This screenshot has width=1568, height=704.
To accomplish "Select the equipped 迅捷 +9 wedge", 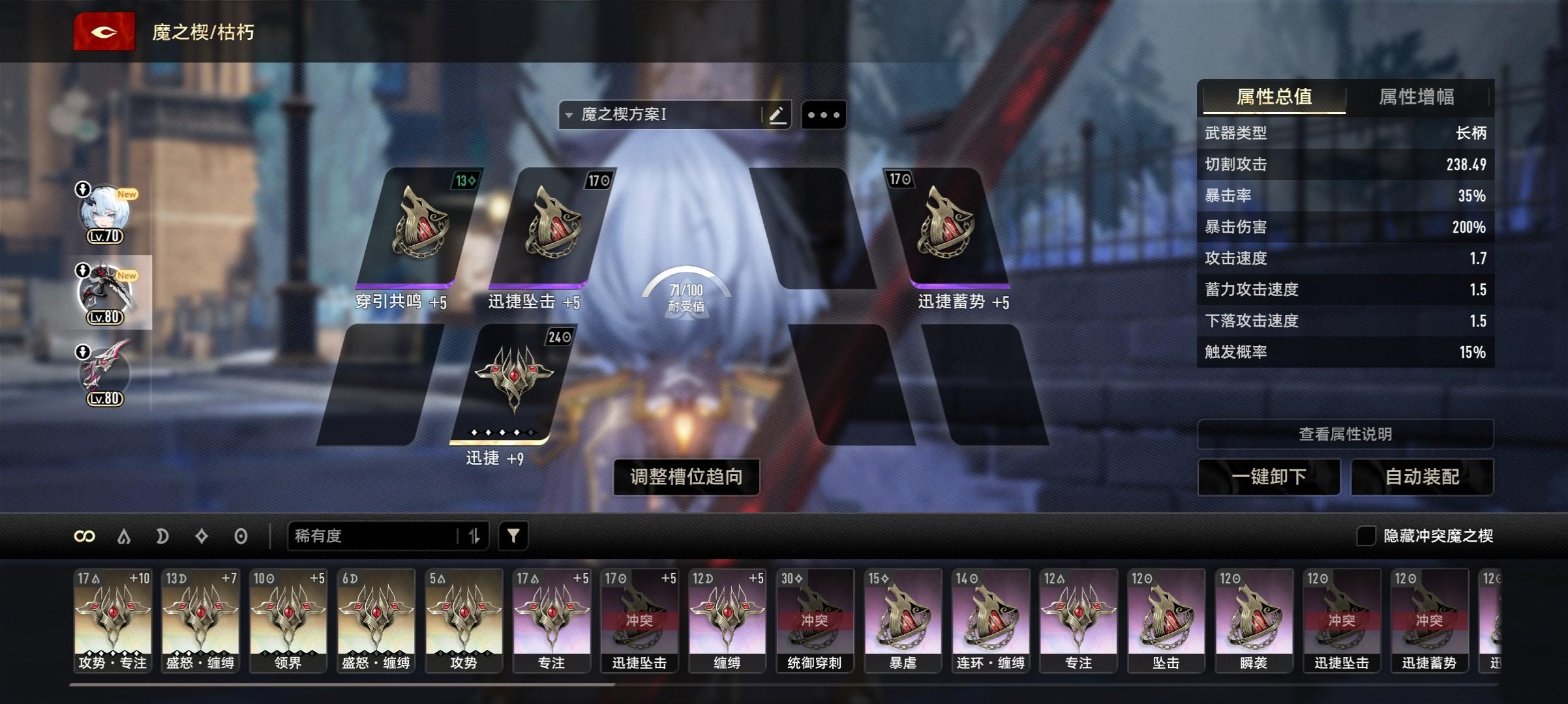I will (x=512, y=385).
